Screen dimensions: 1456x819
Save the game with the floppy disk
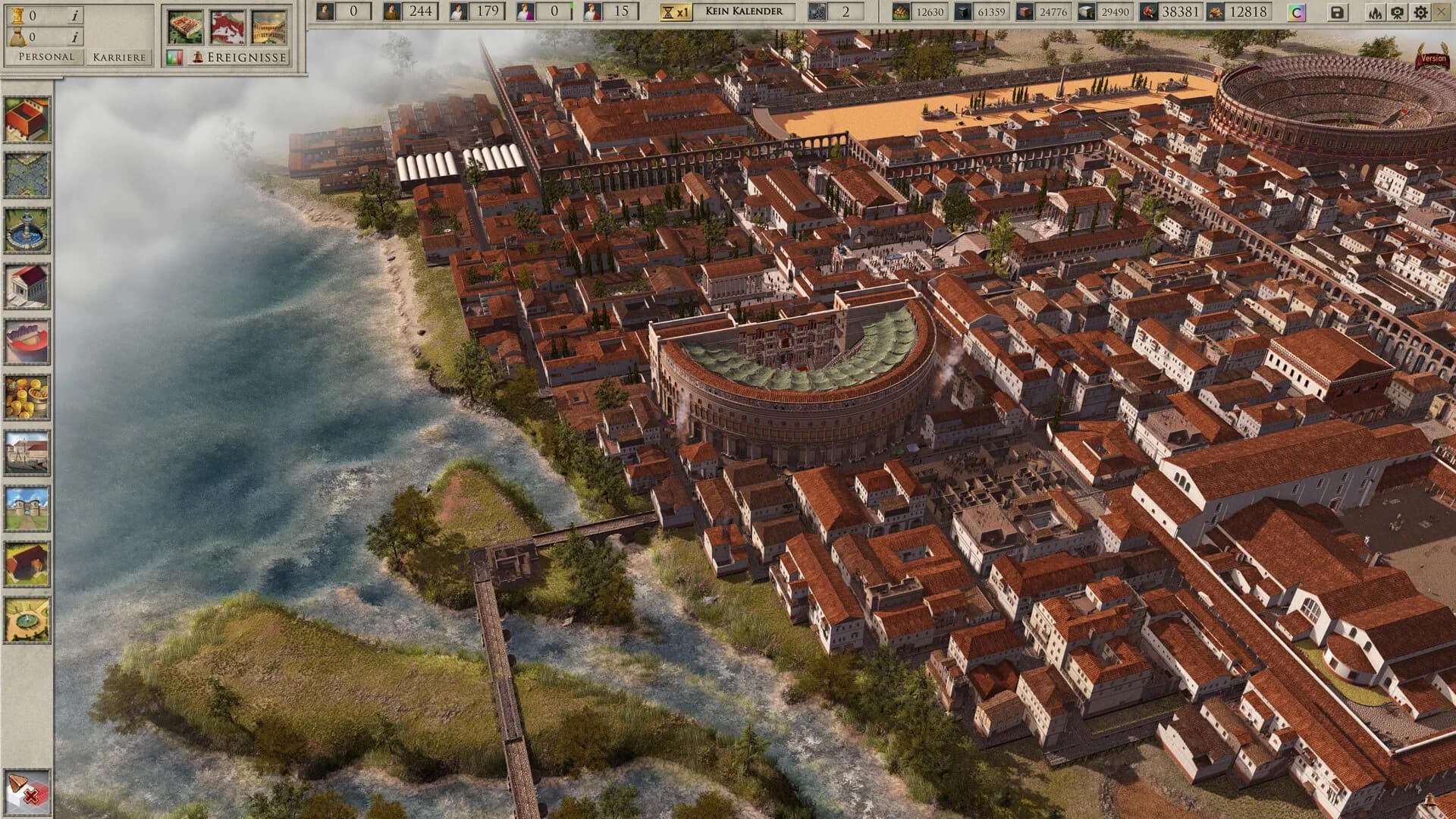1337,12
